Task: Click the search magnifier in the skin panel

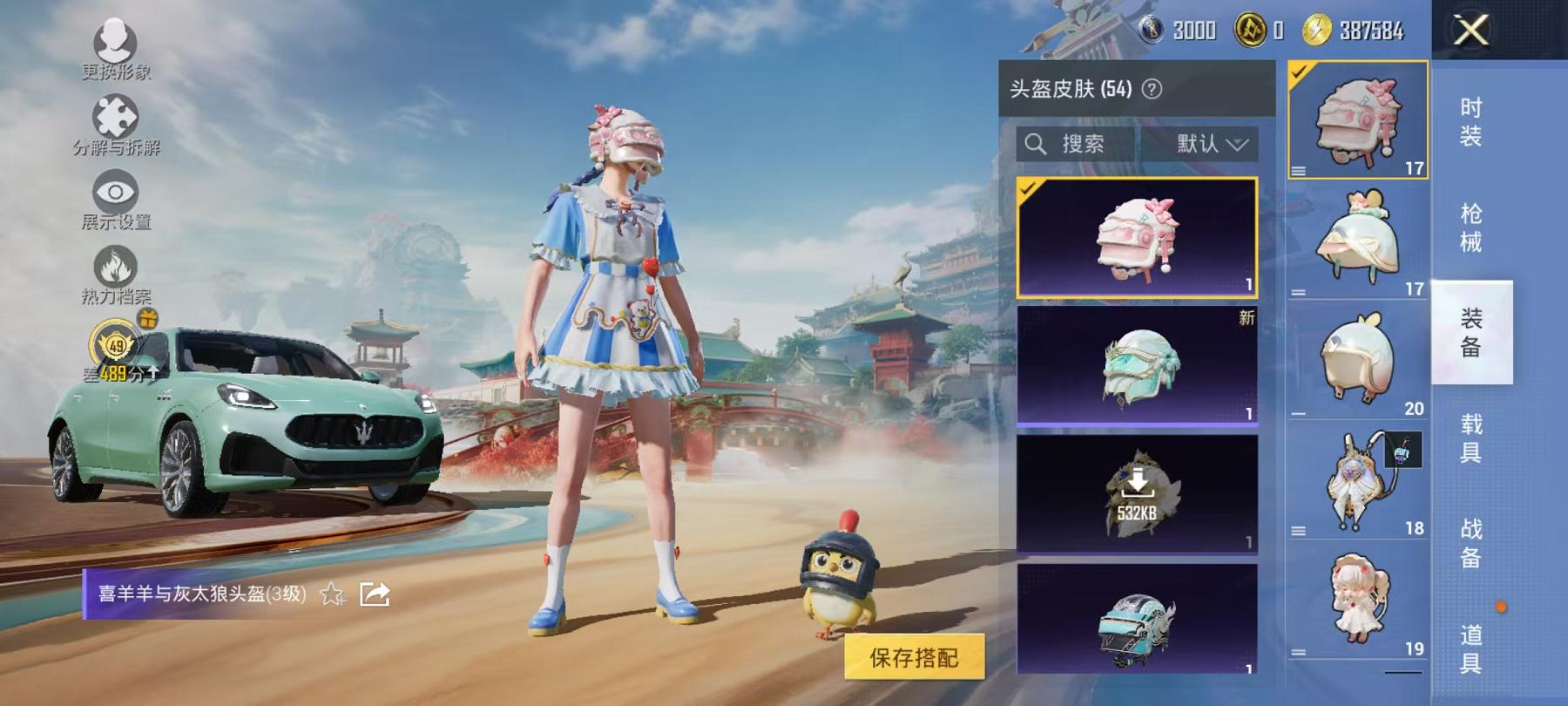Action: pyautogui.click(x=1037, y=144)
